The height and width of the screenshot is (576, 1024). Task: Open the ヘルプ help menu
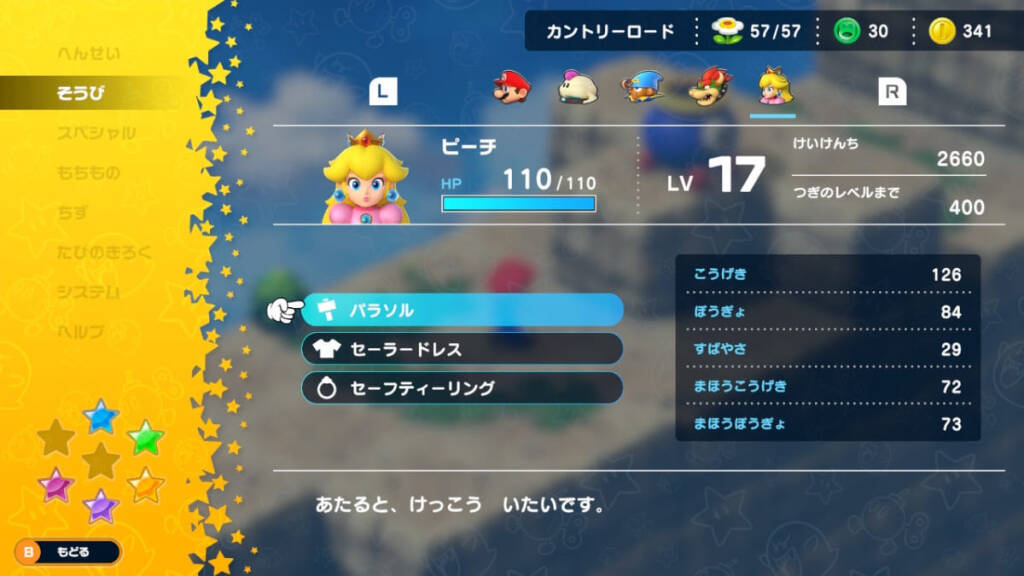point(81,331)
